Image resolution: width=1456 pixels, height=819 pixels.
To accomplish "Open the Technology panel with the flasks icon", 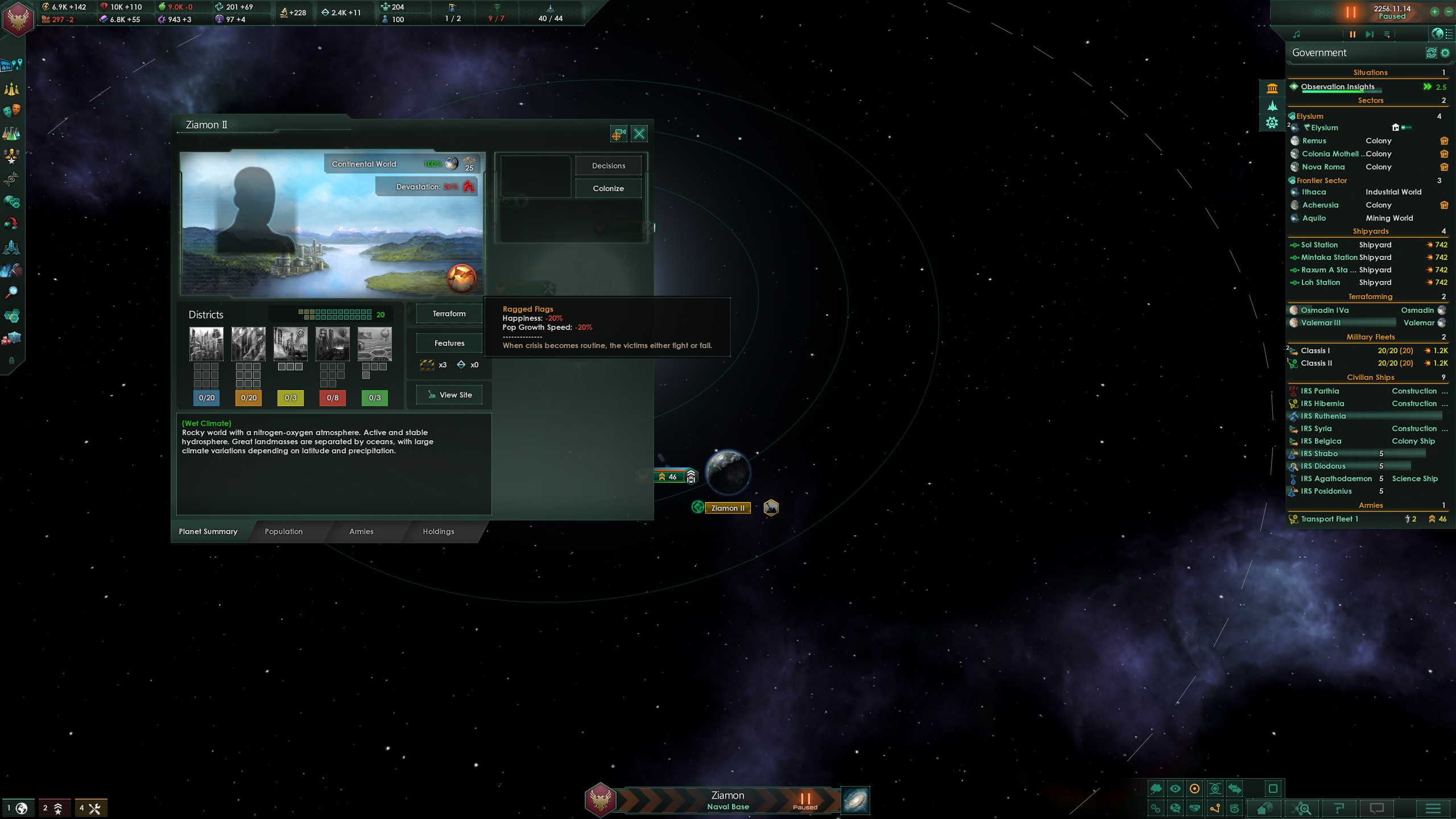I will (x=11, y=132).
